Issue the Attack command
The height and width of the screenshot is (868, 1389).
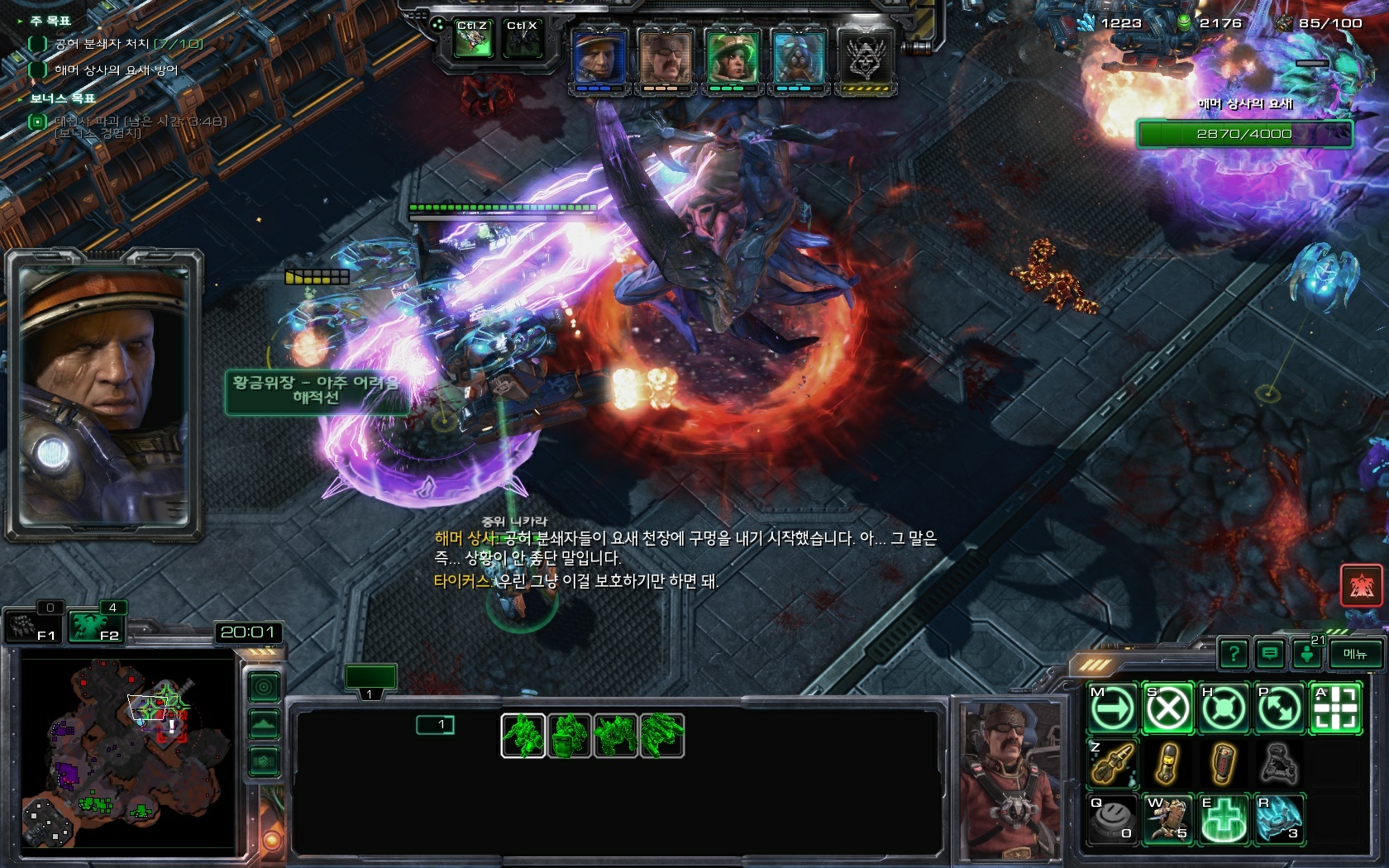[1334, 708]
